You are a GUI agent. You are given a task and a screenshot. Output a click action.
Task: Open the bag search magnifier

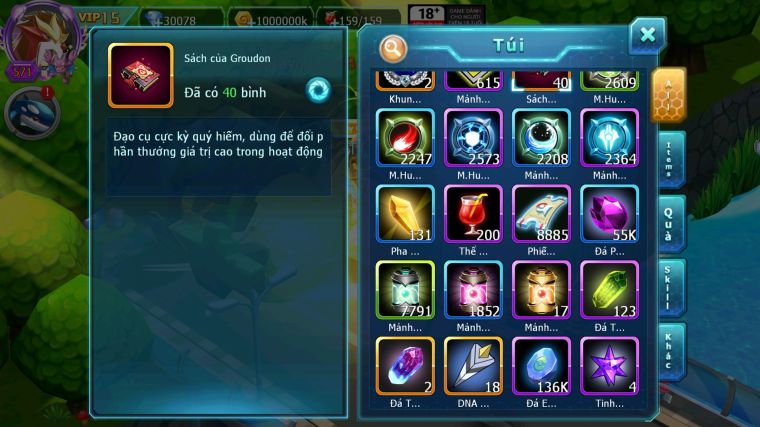coord(394,47)
